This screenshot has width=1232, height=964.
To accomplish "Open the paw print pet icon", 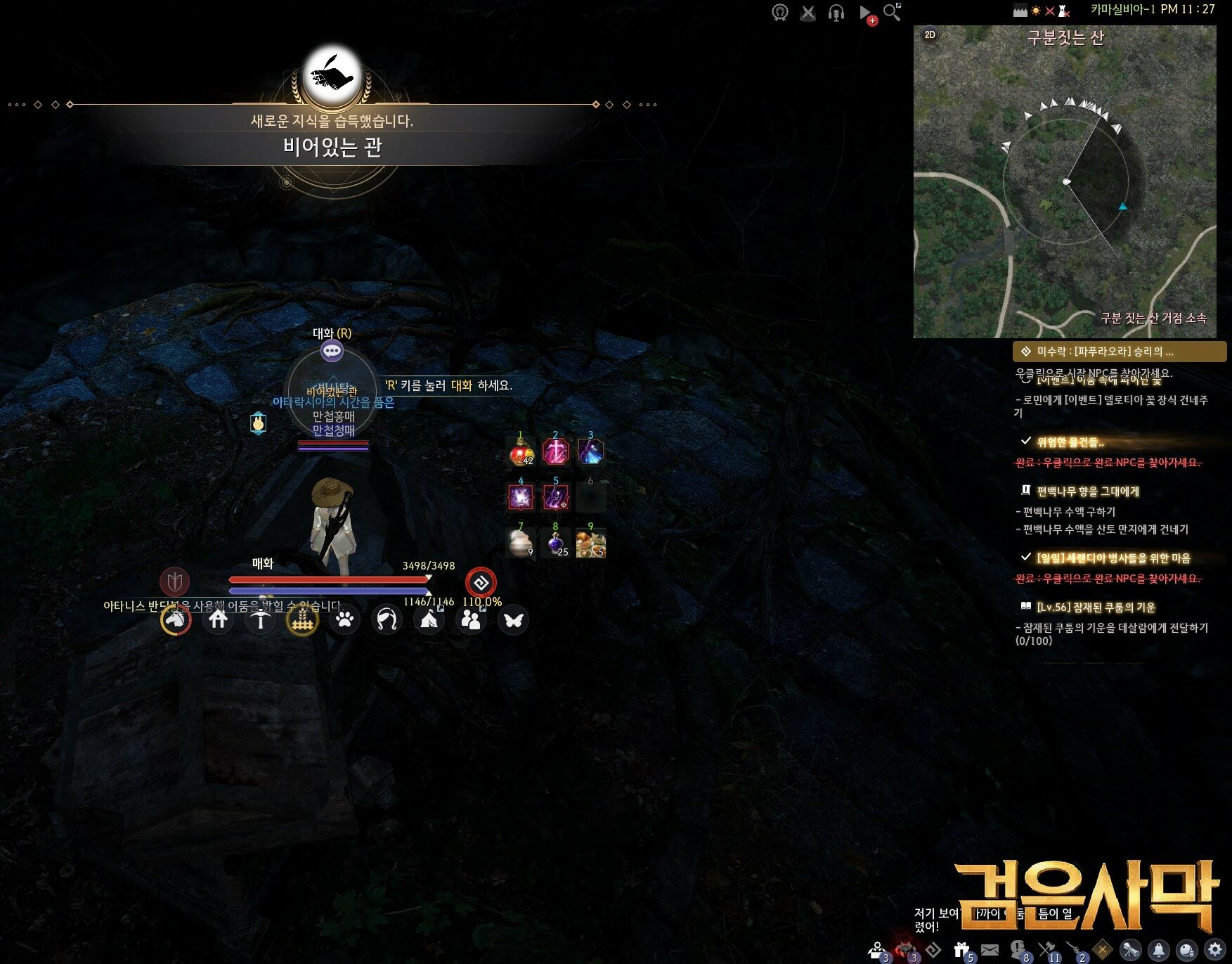I will click(344, 619).
